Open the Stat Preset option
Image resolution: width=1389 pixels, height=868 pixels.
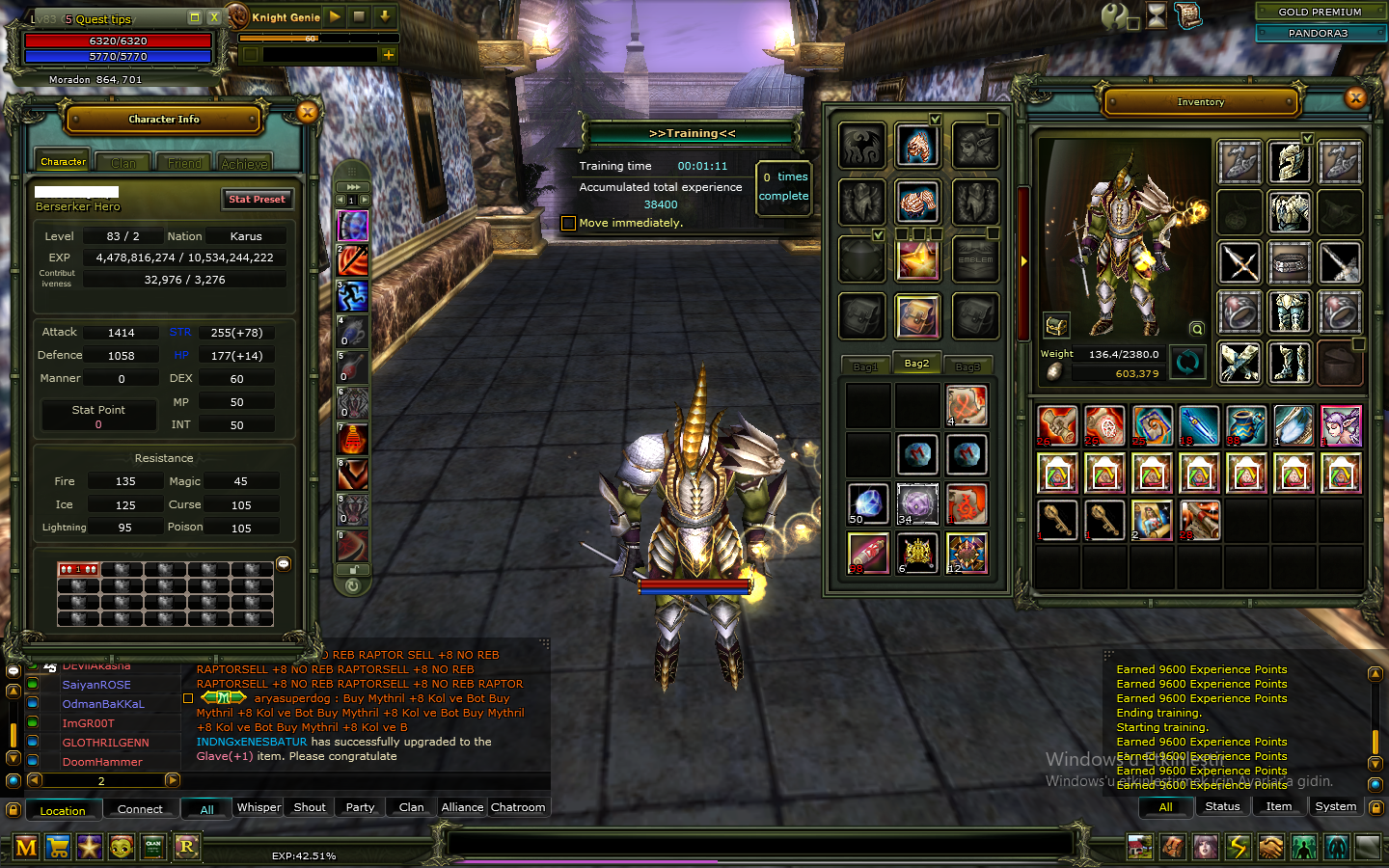[x=257, y=200]
